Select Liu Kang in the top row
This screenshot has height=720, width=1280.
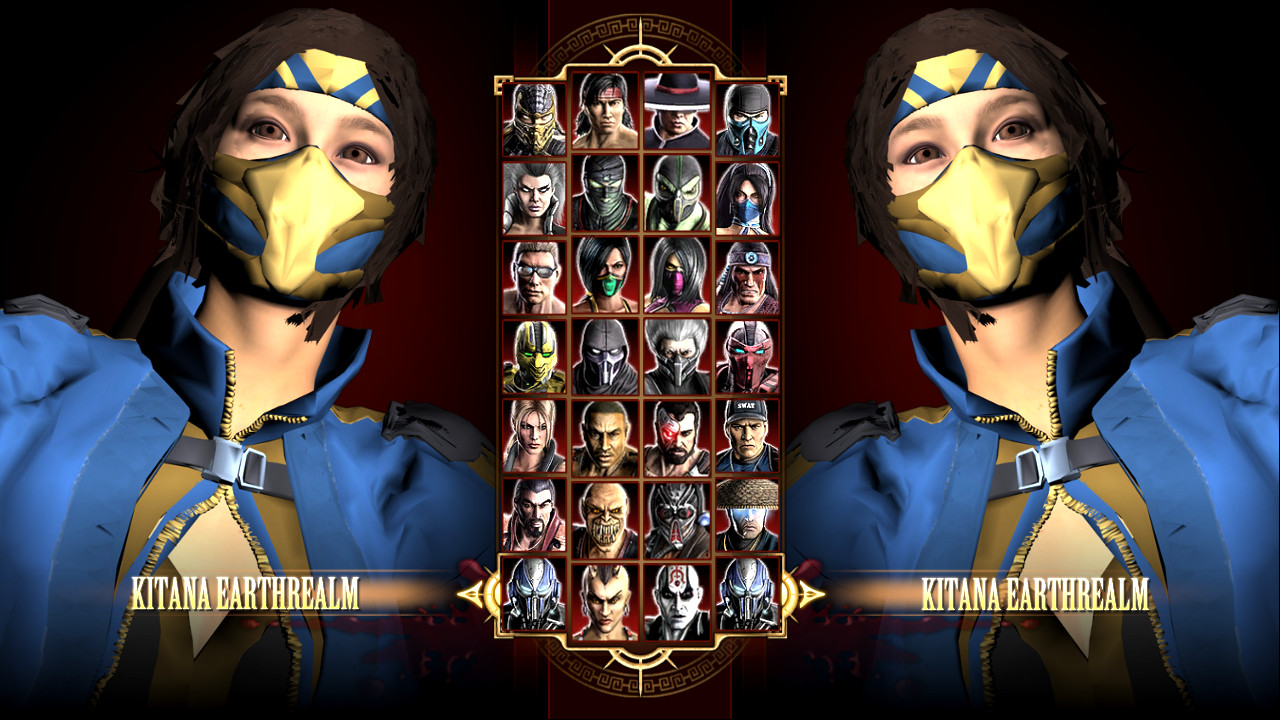(x=604, y=110)
